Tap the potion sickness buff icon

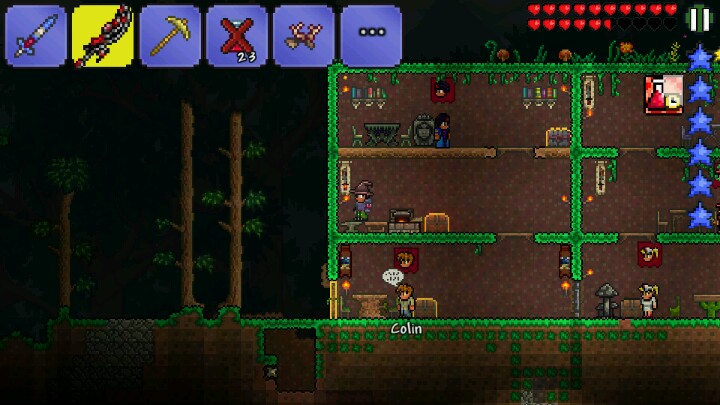tap(662, 94)
